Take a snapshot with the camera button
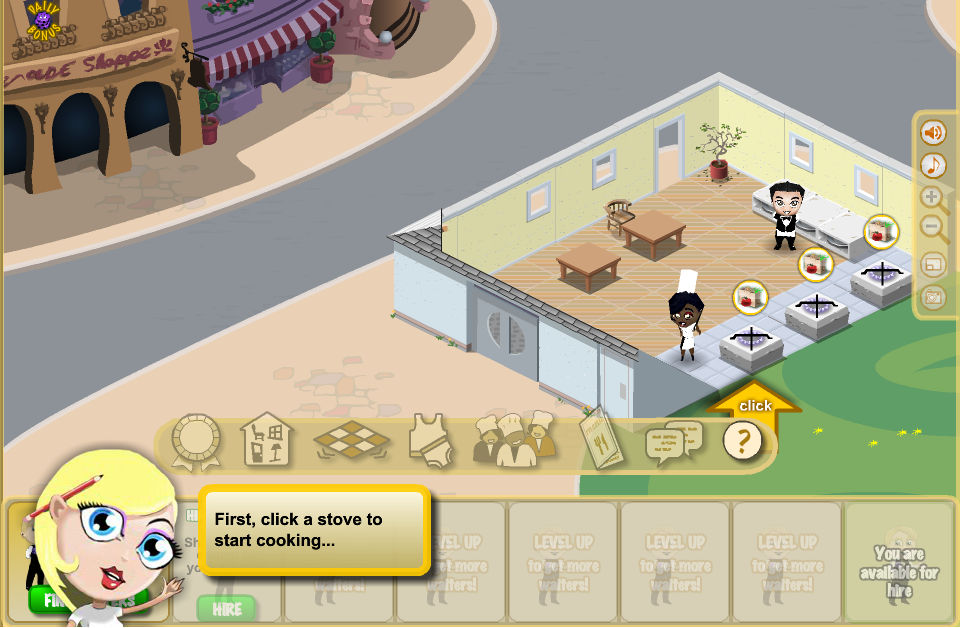The width and height of the screenshot is (961, 628). (933, 298)
